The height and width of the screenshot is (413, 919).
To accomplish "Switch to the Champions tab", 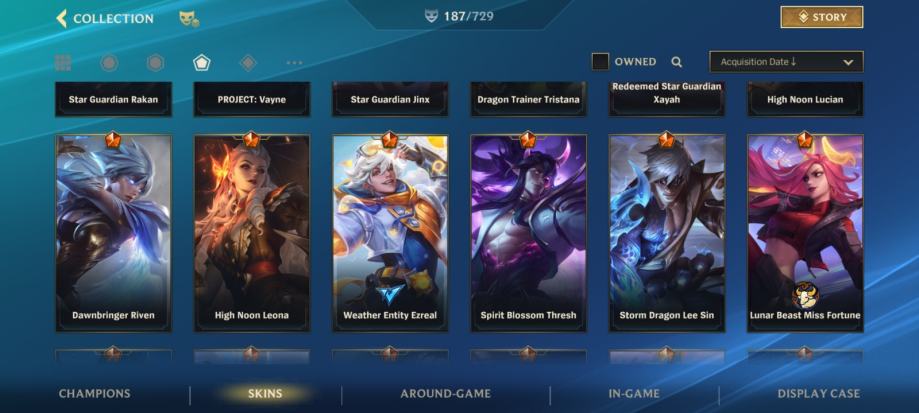I will [94, 394].
